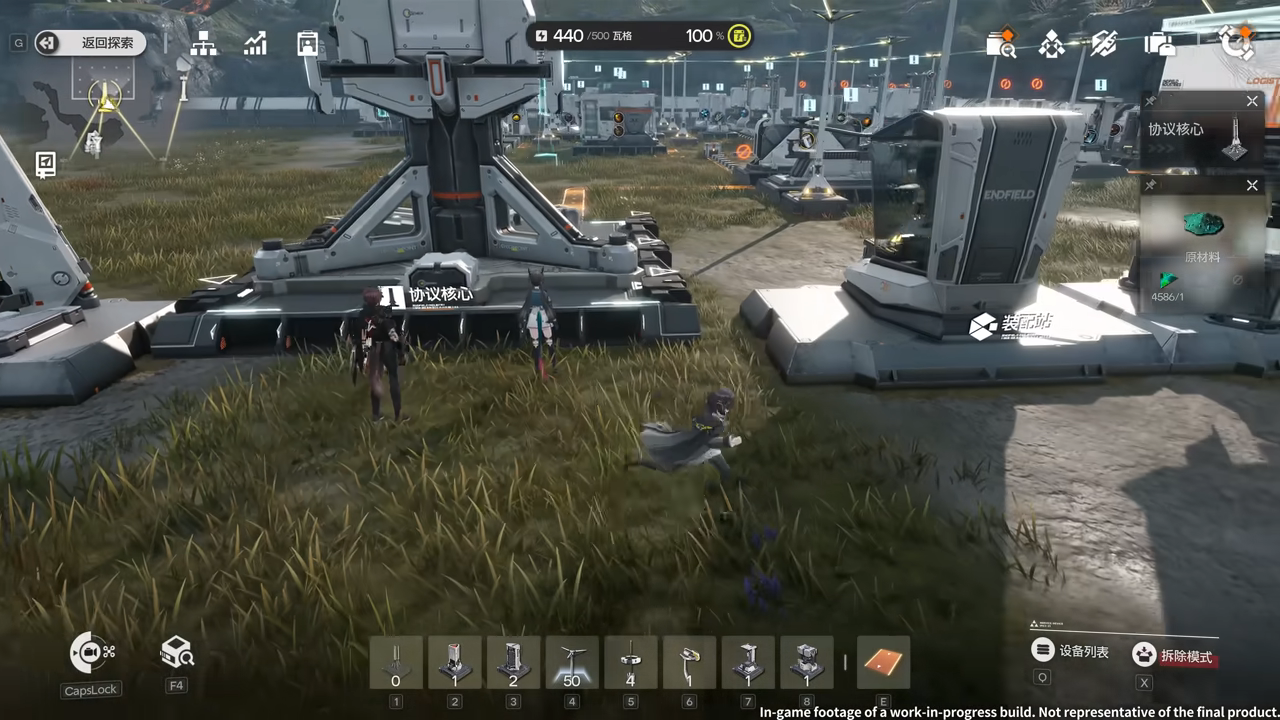Select the wind turbine in hotbar slot 4

[x=571, y=660]
